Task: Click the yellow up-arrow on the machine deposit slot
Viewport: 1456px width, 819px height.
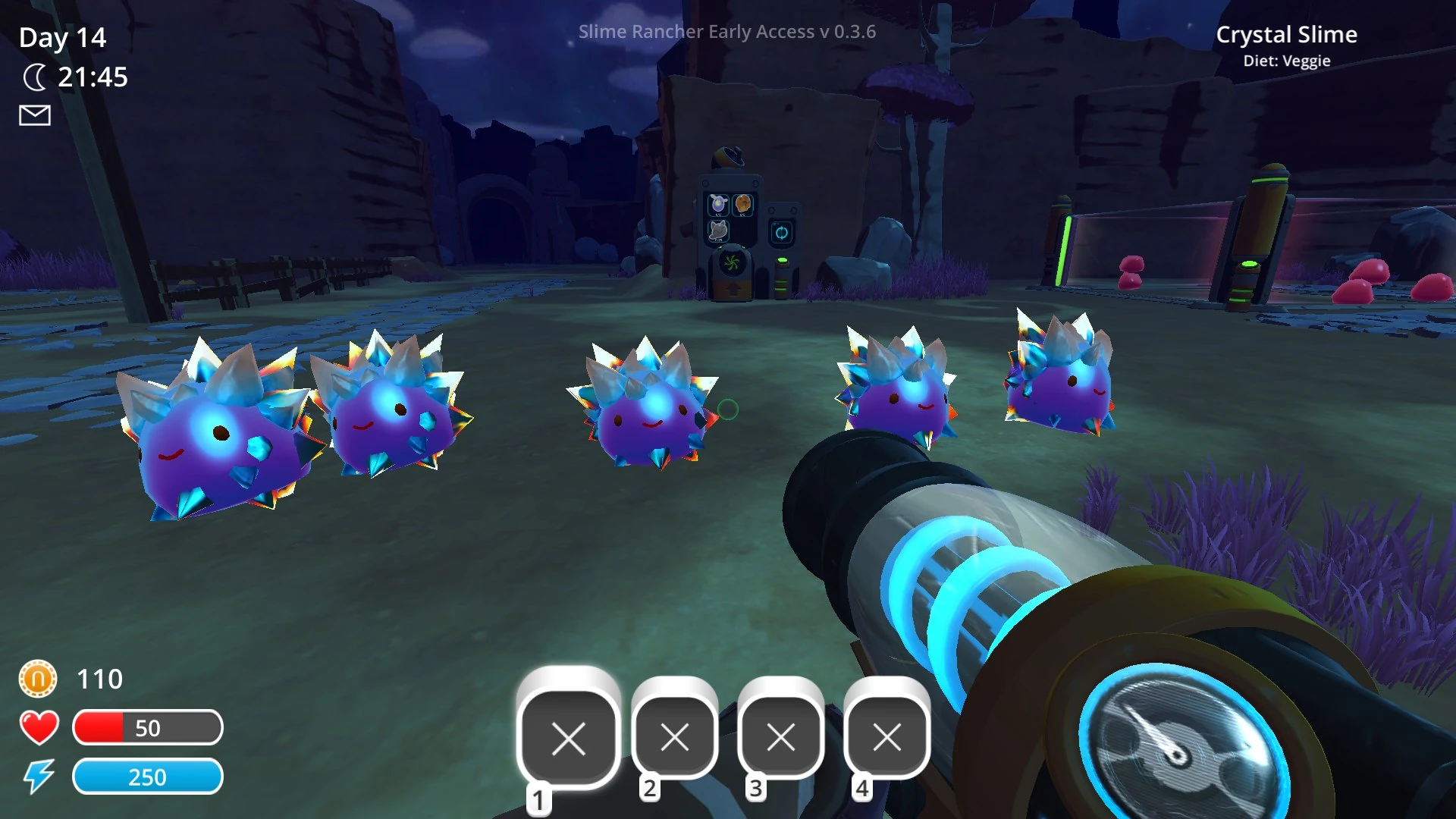Action: [733, 289]
